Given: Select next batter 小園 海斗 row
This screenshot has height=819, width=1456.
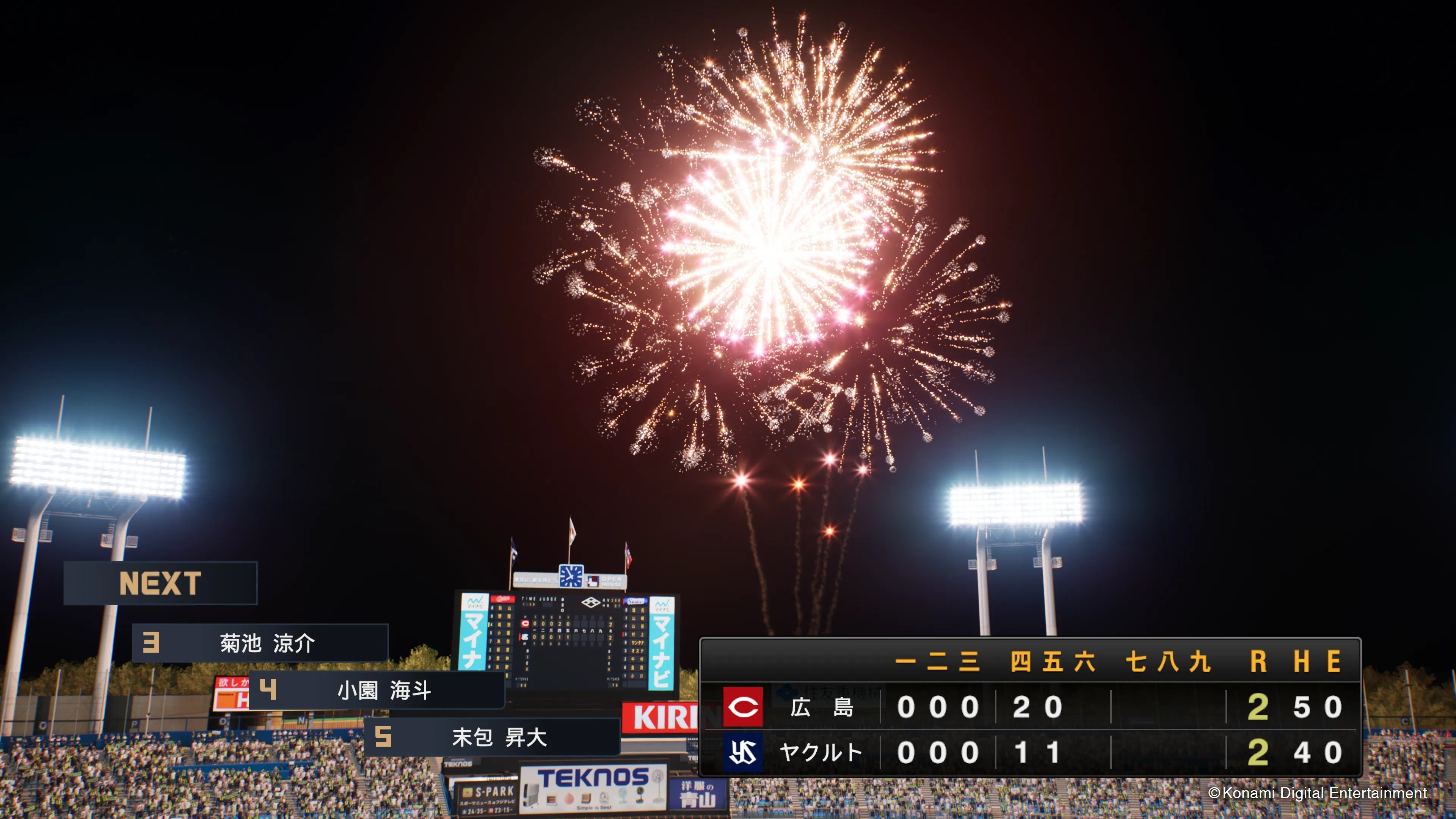Looking at the screenshot, I should 377,690.
